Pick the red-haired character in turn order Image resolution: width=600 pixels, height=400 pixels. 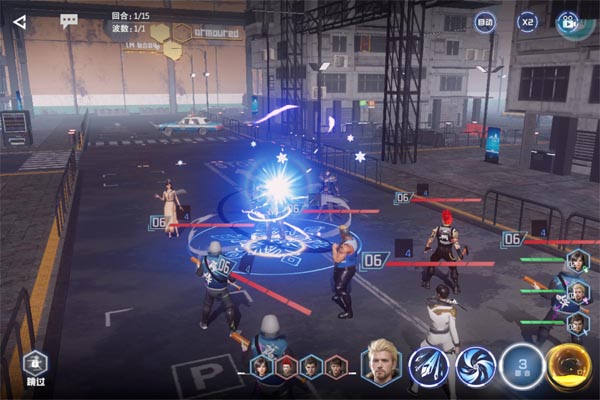(287, 367)
